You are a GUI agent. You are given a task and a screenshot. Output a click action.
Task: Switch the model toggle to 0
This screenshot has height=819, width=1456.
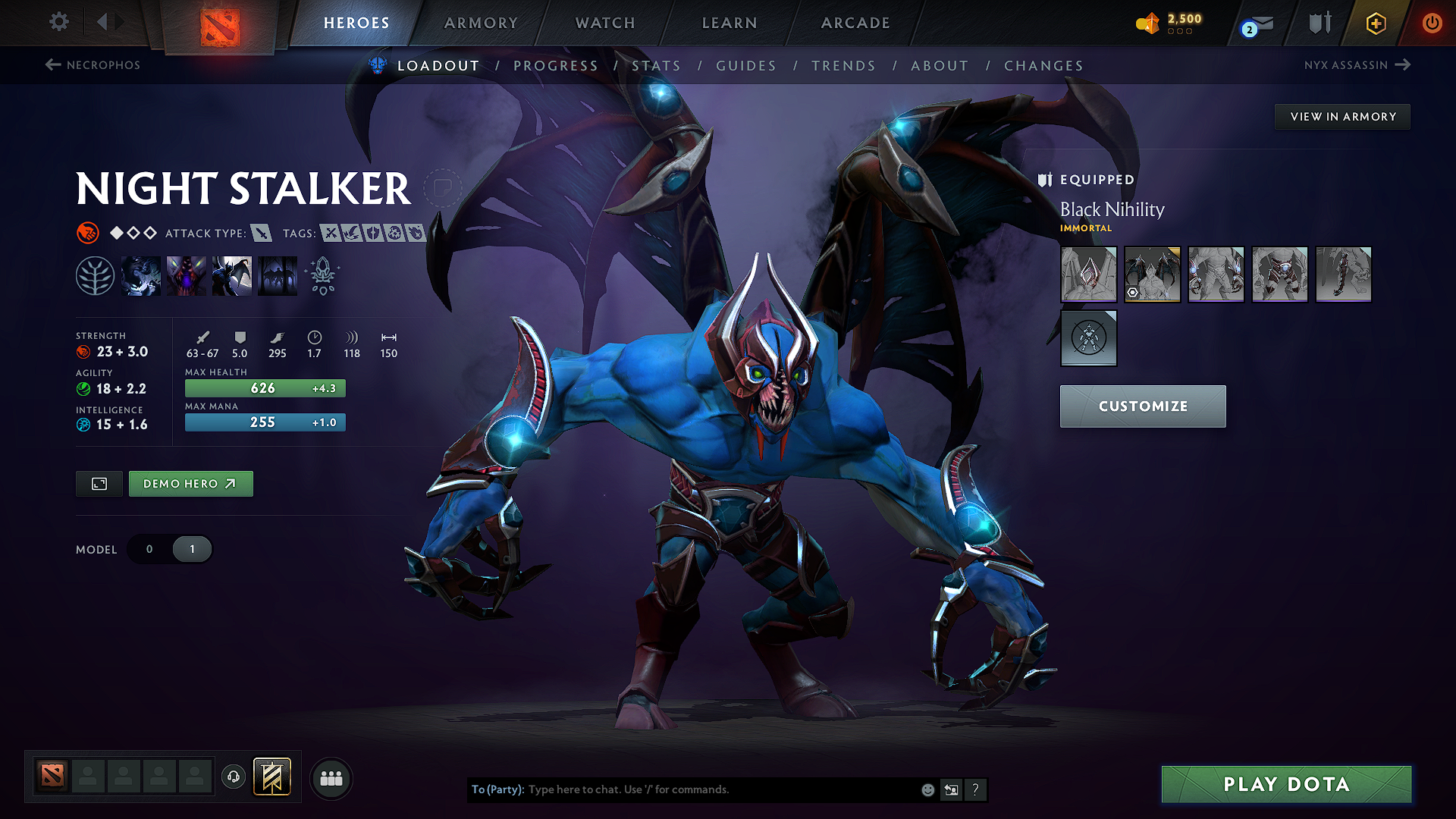tap(149, 549)
